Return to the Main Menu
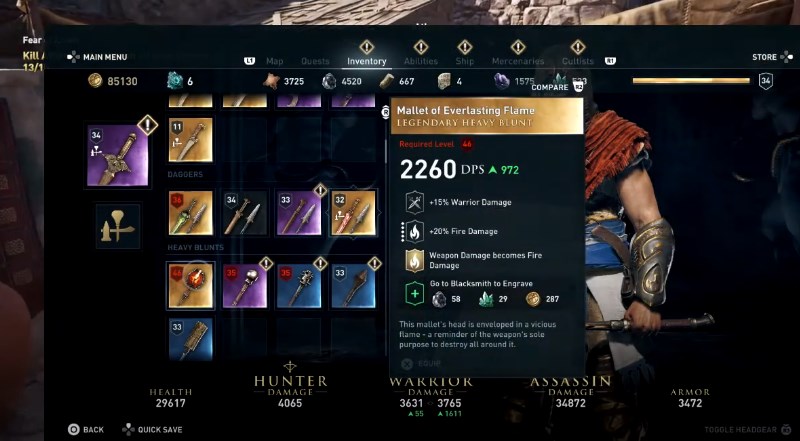800x441 pixels. tap(98, 57)
